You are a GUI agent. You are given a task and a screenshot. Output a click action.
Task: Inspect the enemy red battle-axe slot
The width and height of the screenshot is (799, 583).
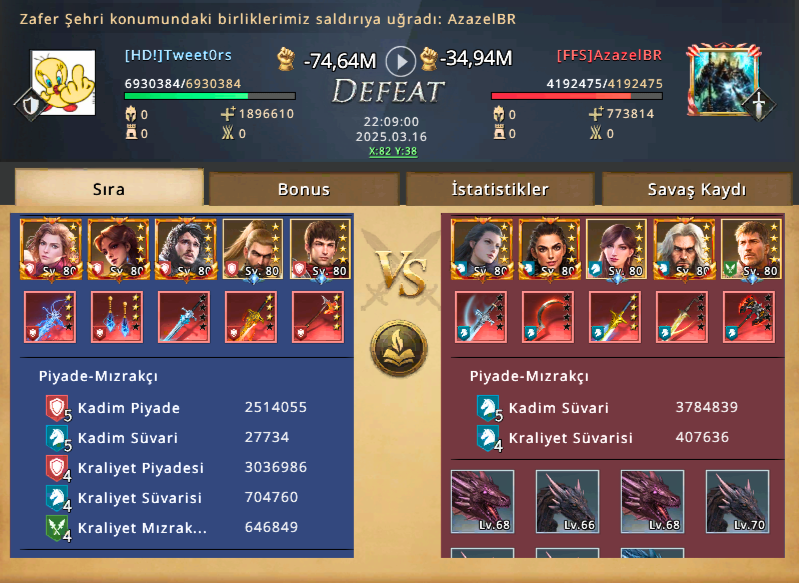(750, 316)
